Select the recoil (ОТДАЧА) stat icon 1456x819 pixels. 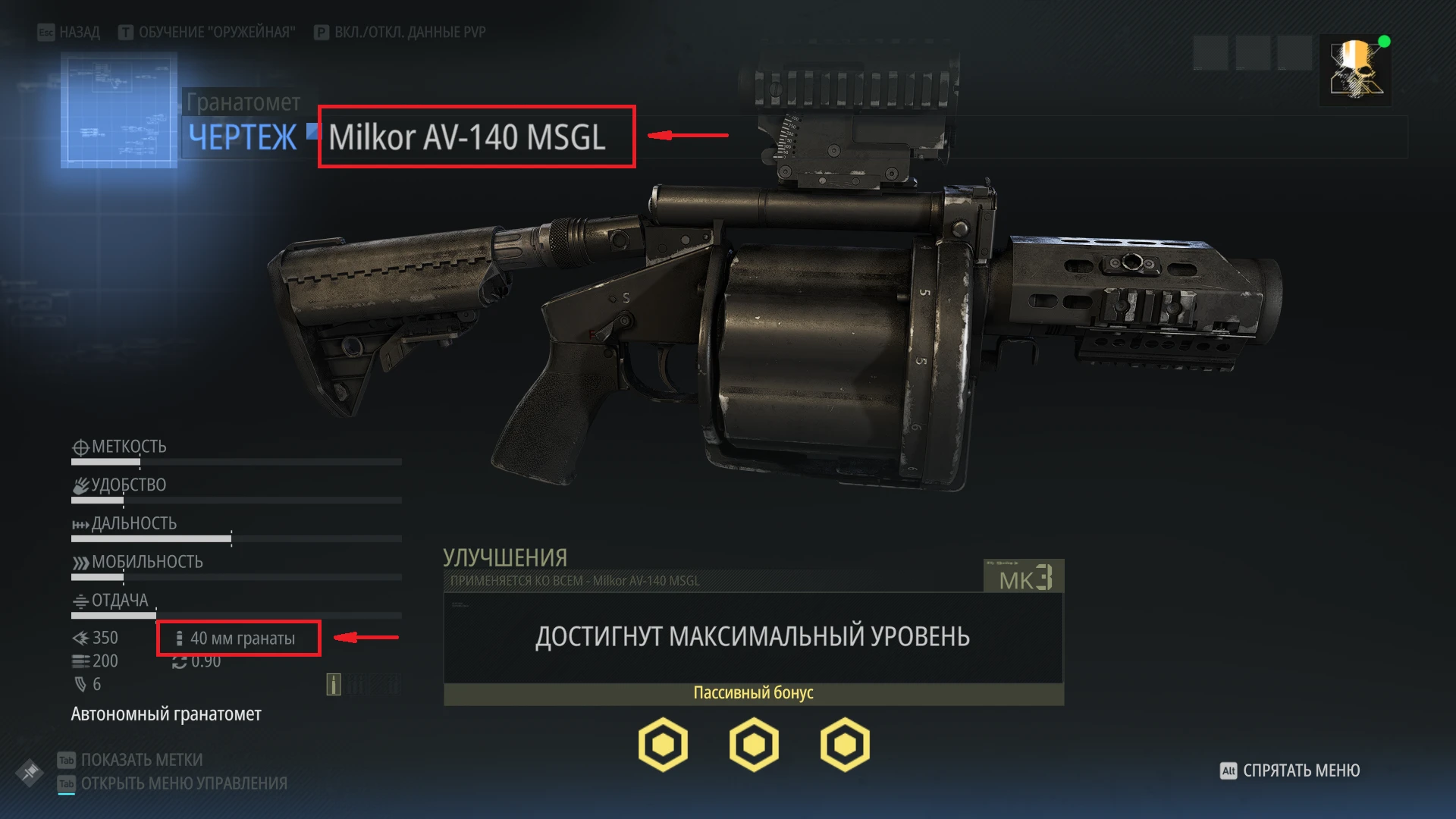pyautogui.click(x=80, y=601)
